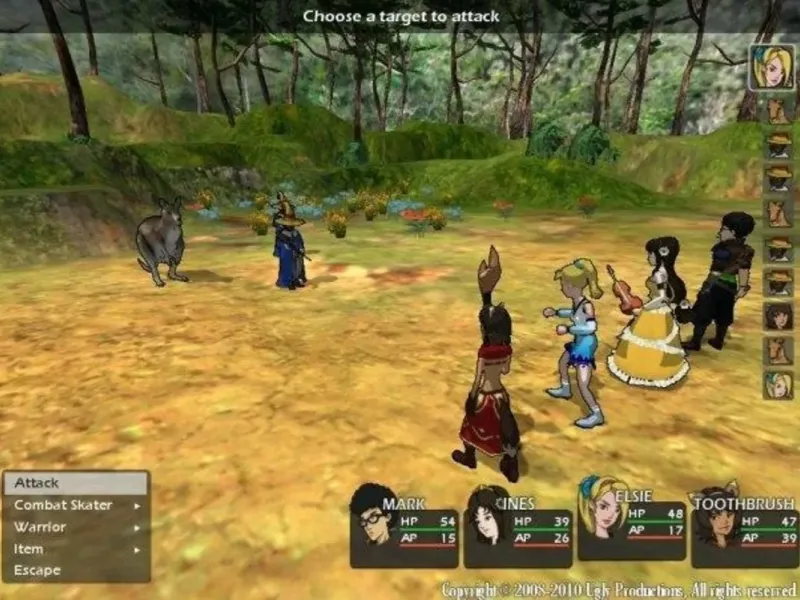Choose Escape to flee the battle
This screenshot has width=800, height=600.
76,571
